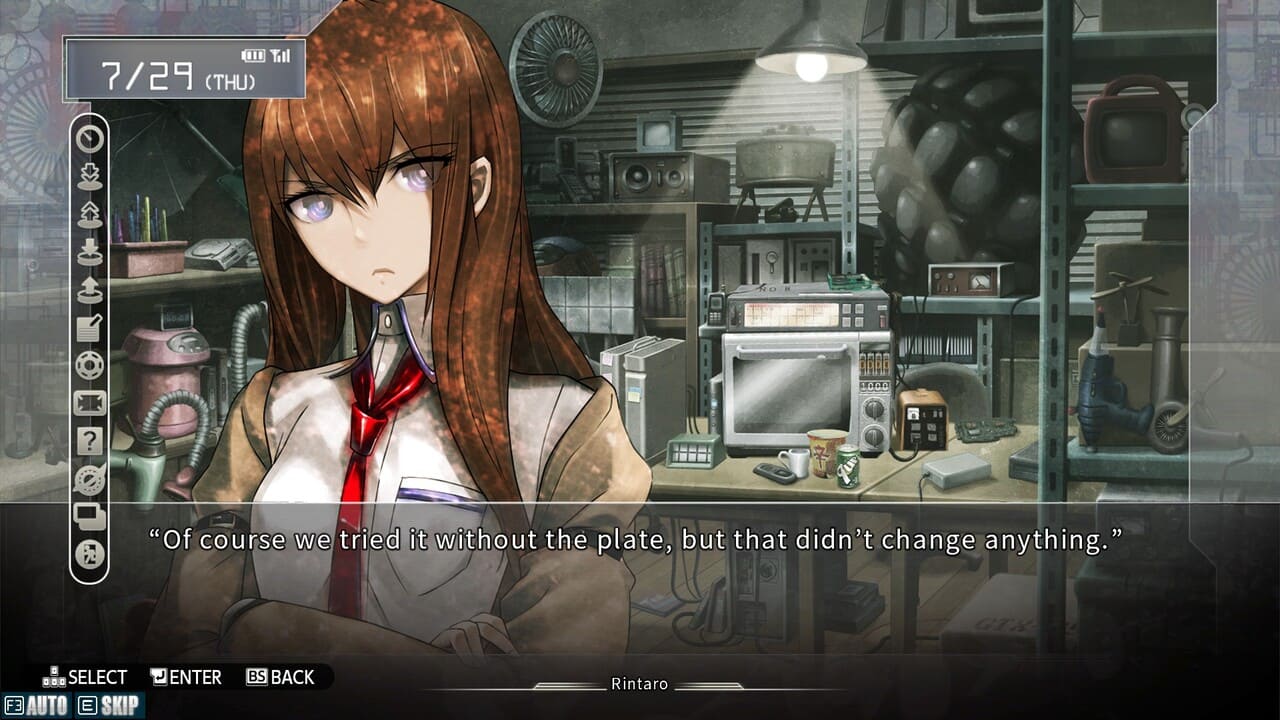Screen dimensions: 1280x720
Task: Open the save menu with the single down-arrow disc icon
Action: [90, 251]
